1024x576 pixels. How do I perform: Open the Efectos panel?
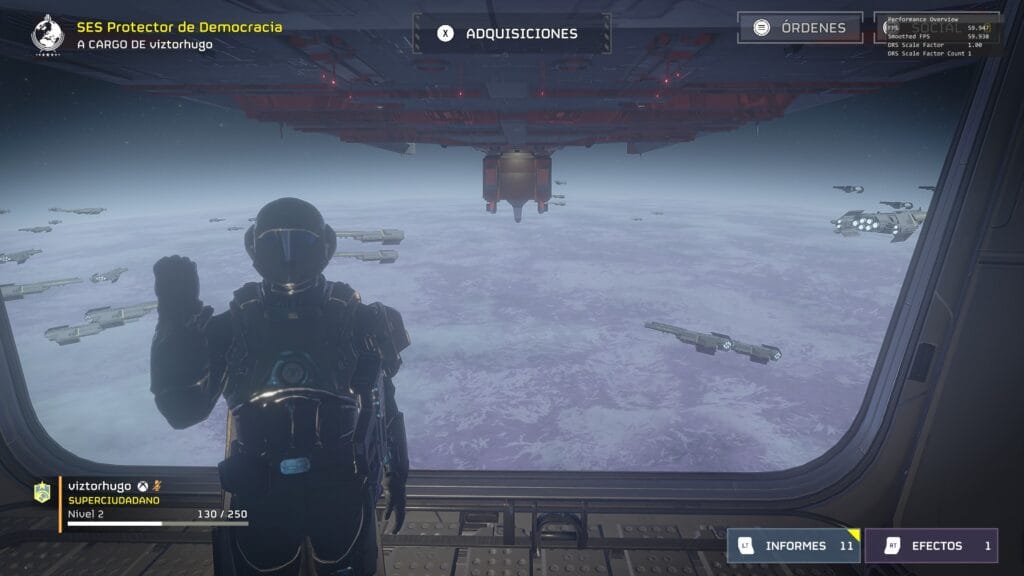point(930,546)
